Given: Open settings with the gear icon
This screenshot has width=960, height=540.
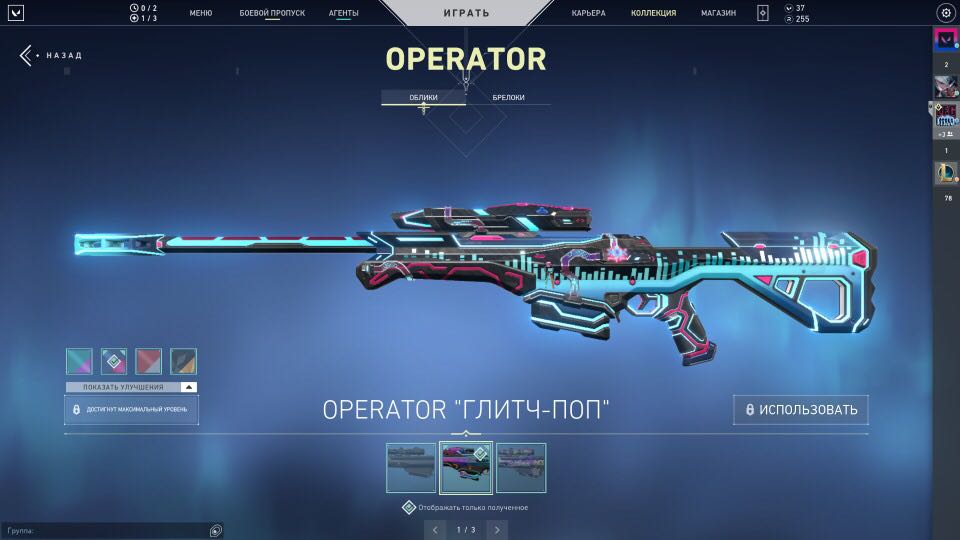Looking at the screenshot, I should (x=945, y=13).
